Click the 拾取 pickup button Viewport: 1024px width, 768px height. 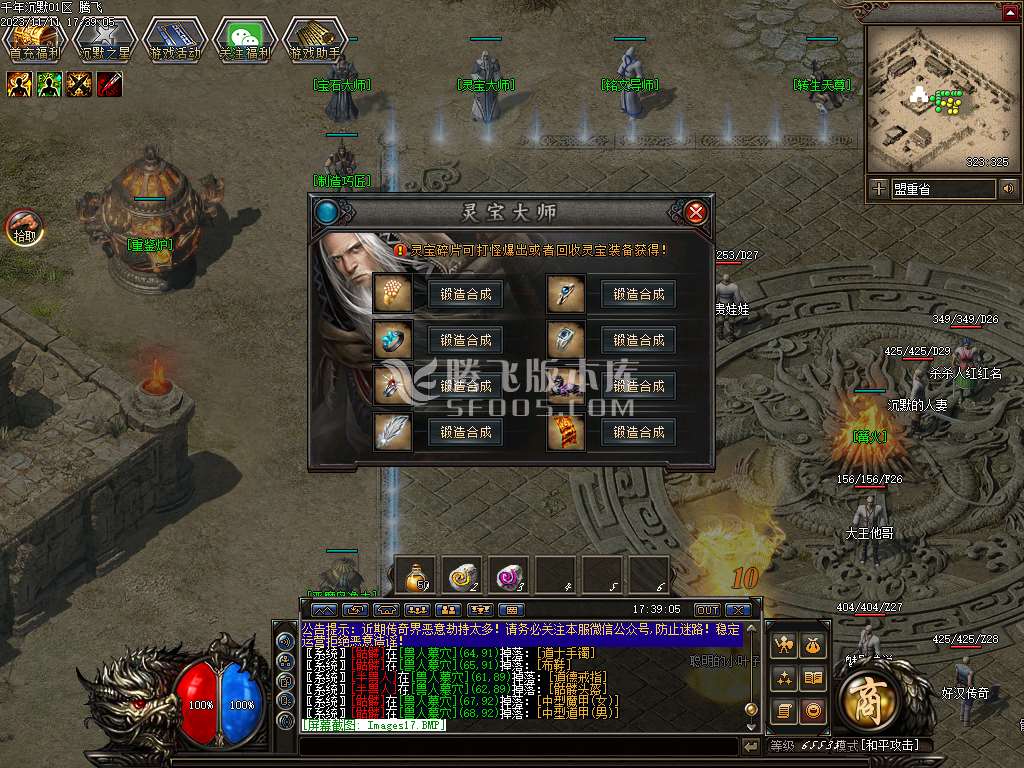point(25,227)
